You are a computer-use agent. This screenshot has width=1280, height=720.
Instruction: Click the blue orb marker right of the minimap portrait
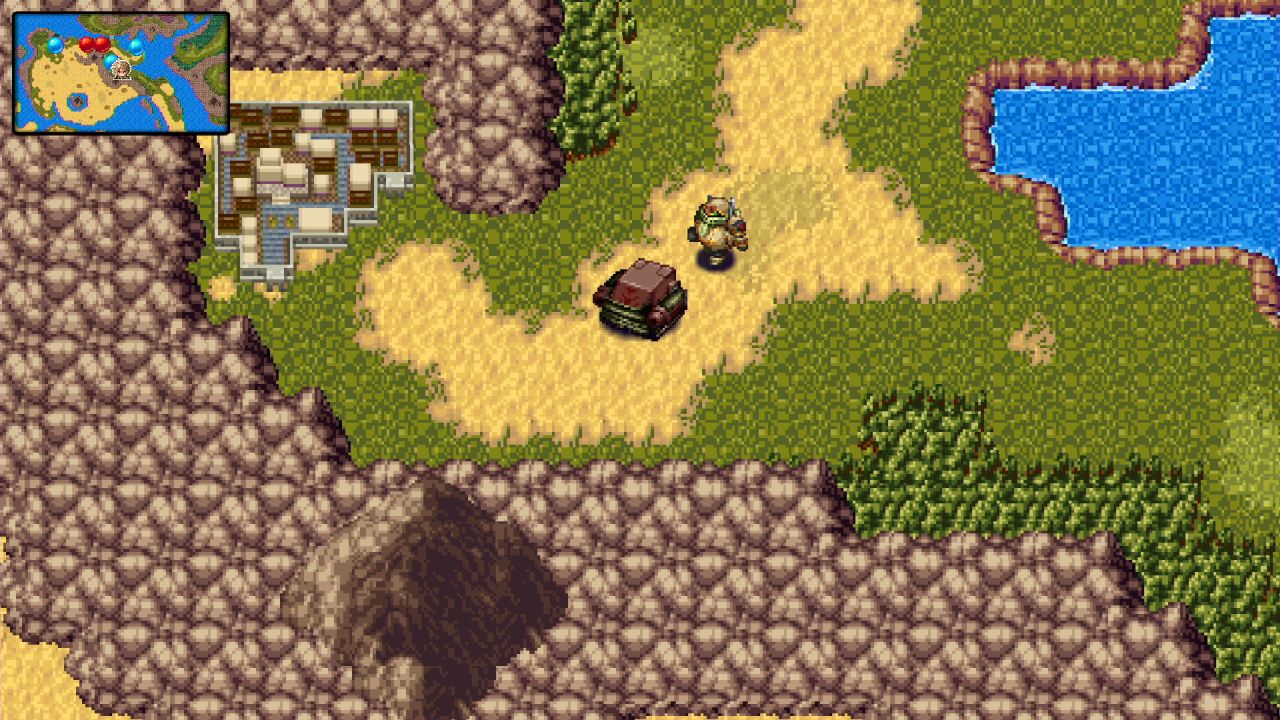tap(136, 48)
